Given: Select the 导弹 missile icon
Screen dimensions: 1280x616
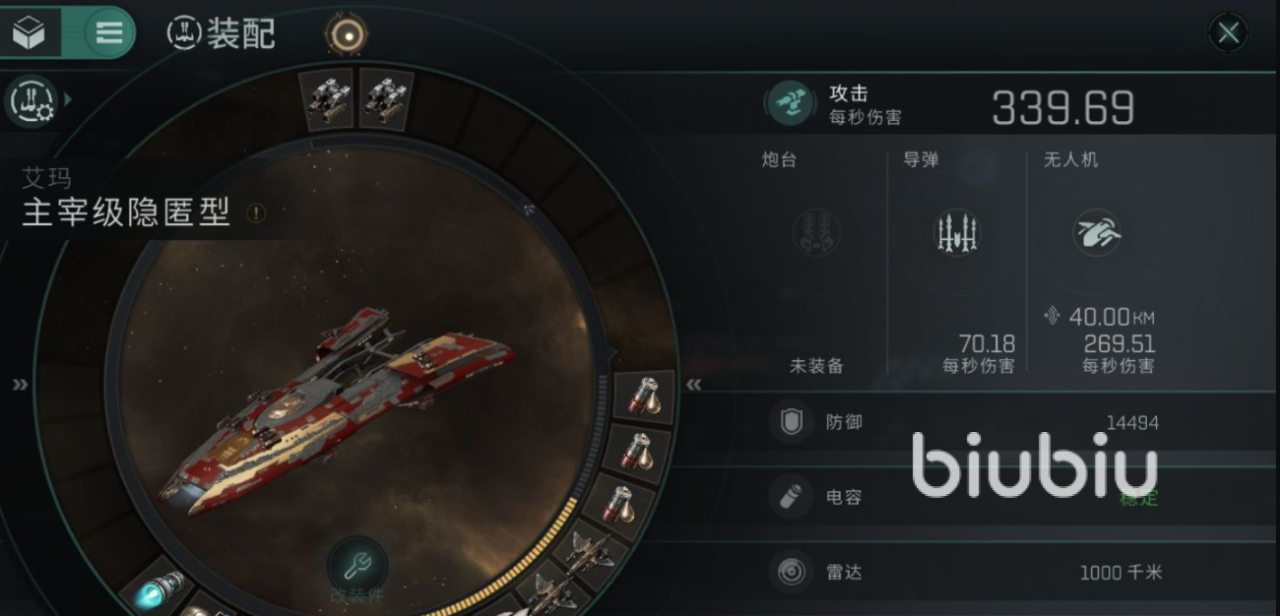Looking at the screenshot, I should pyautogui.click(x=957, y=233).
